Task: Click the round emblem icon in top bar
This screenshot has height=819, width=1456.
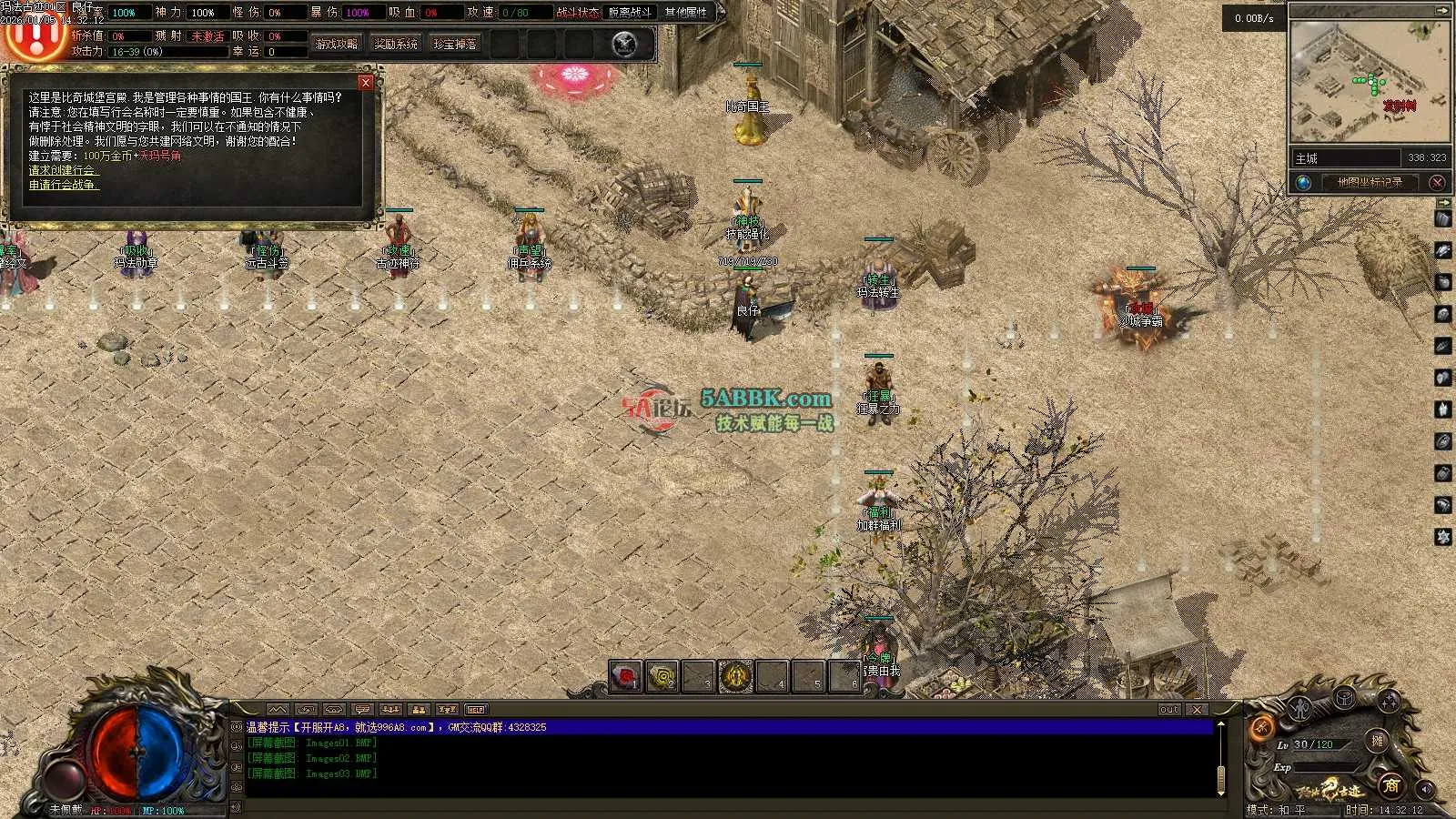Action: point(624,44)
